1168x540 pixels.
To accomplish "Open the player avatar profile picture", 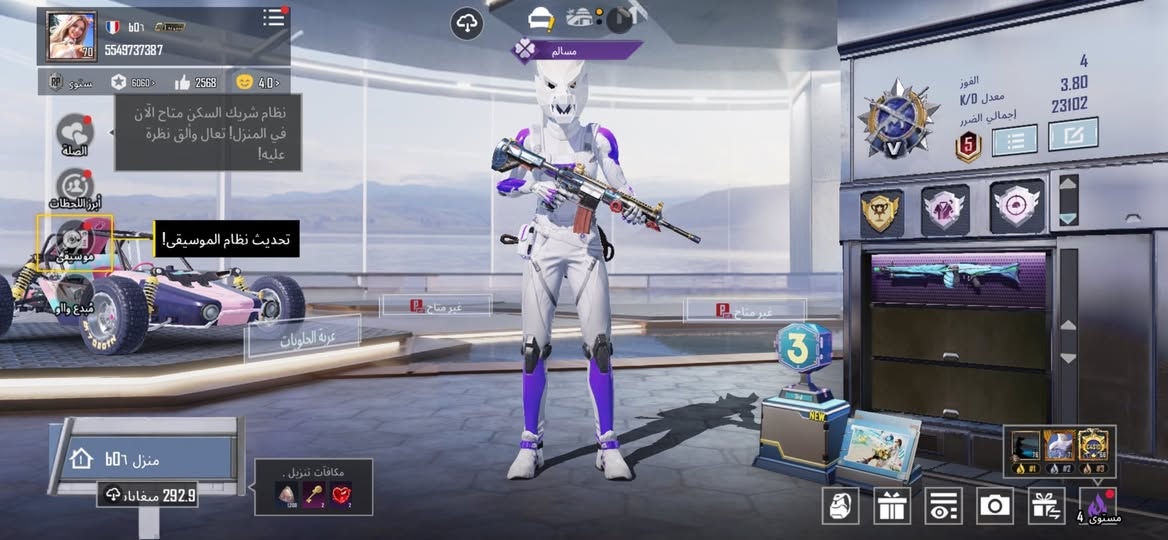I will click(x=72, y=37).
